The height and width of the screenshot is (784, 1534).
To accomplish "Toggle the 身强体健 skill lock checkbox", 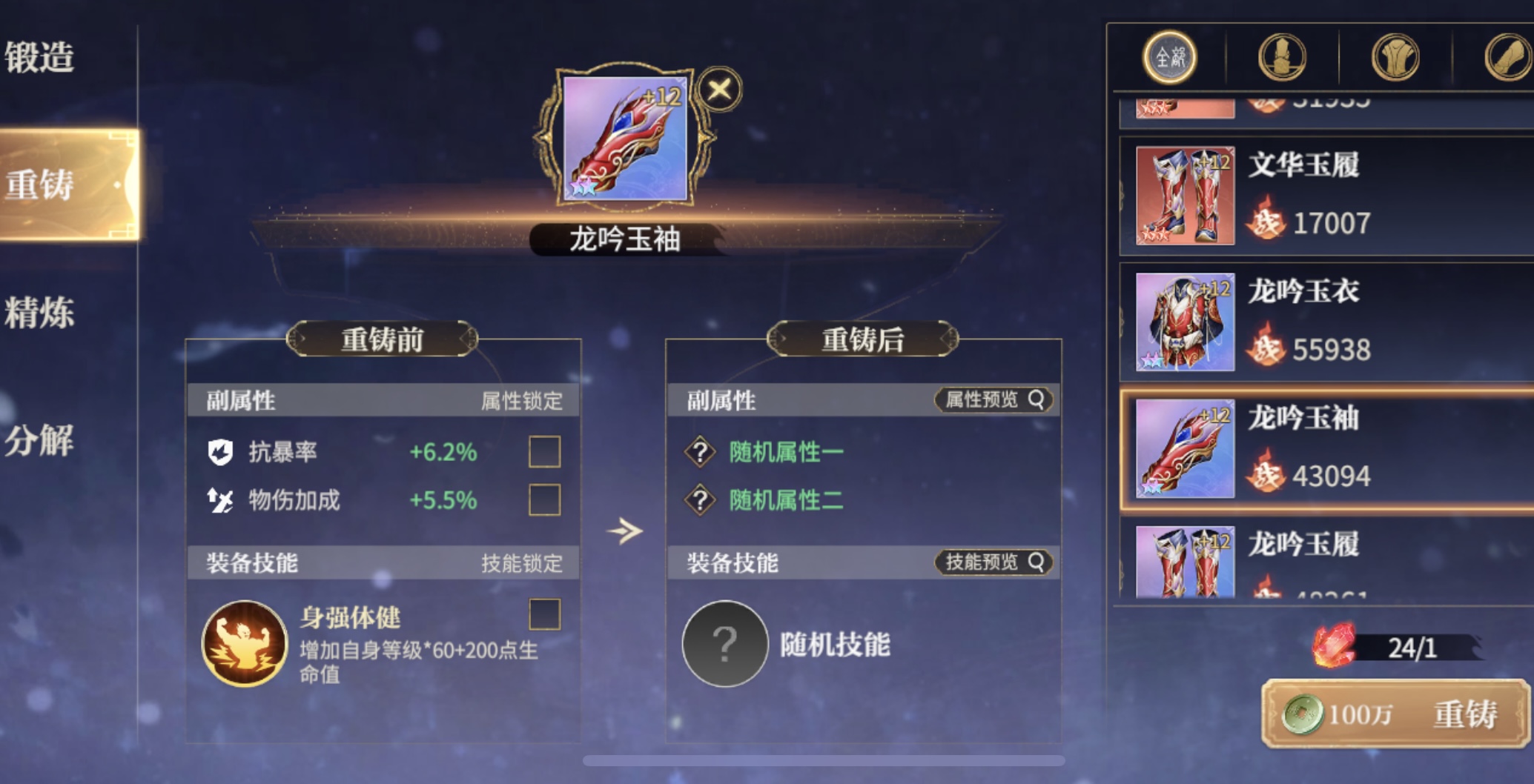I will [544, 614].
